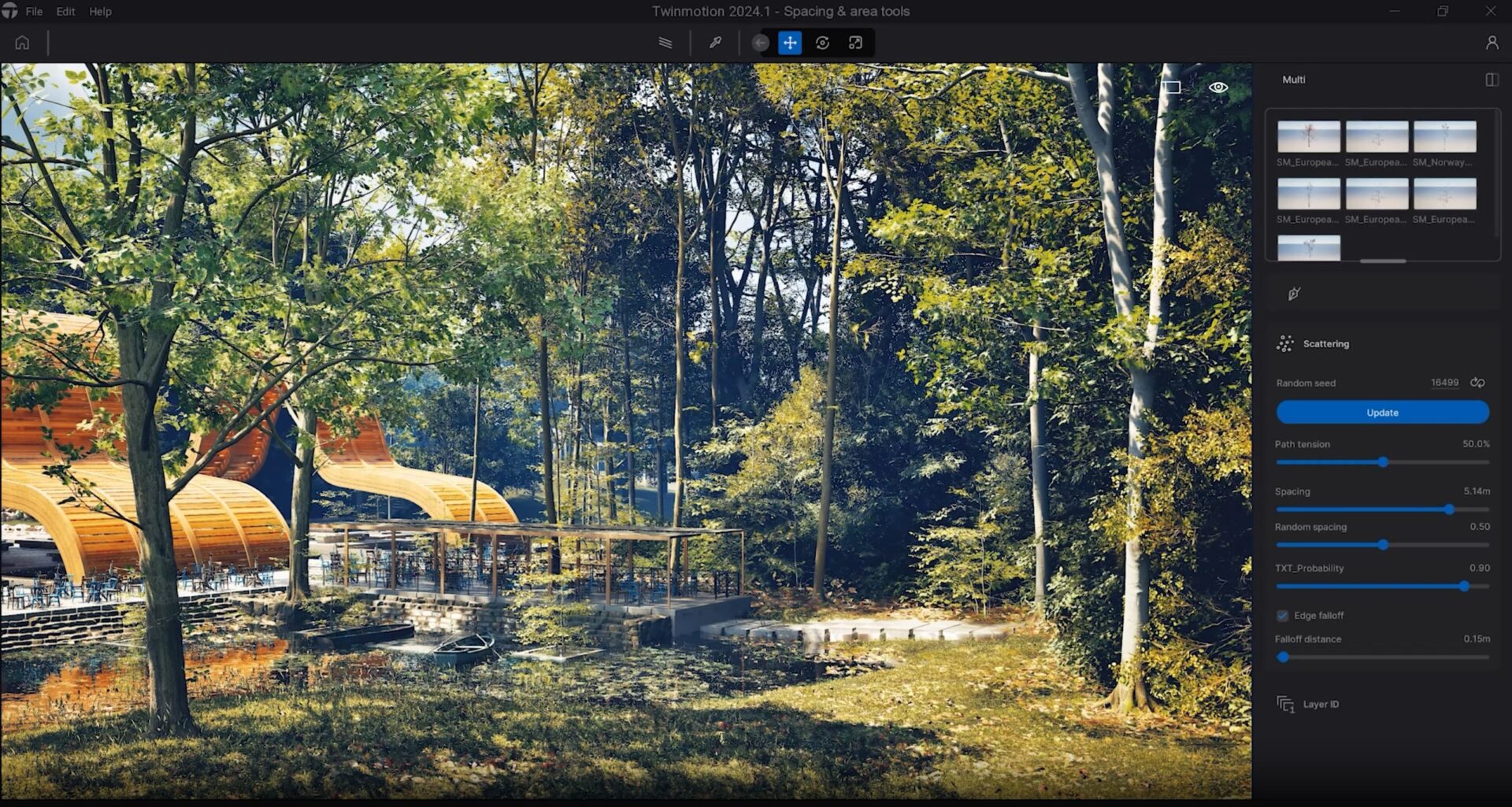Open the Edit menu

(65, 12)
